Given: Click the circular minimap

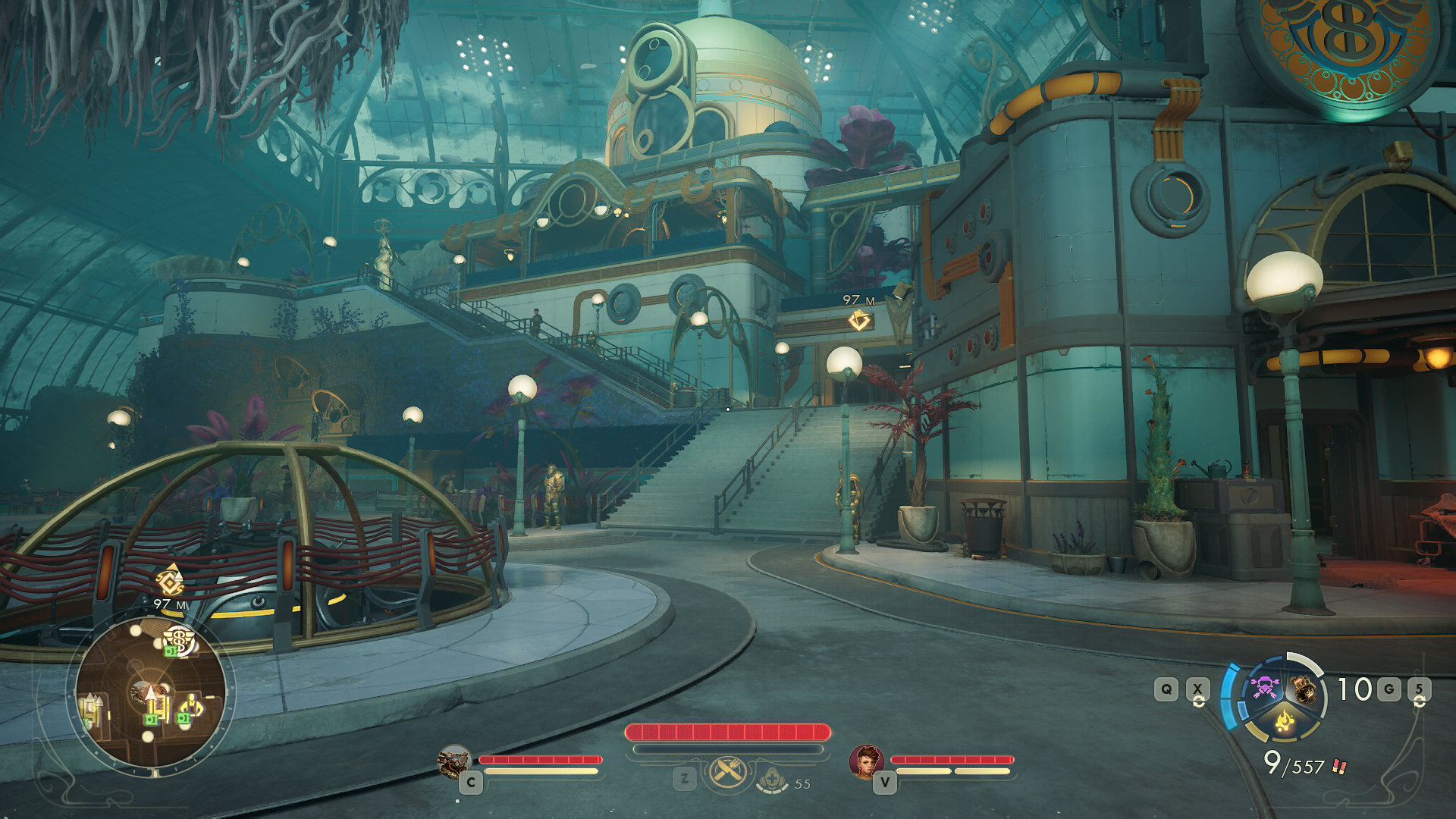Looking at the screenshot, I should pyautogui.click(x=151, y=694).
